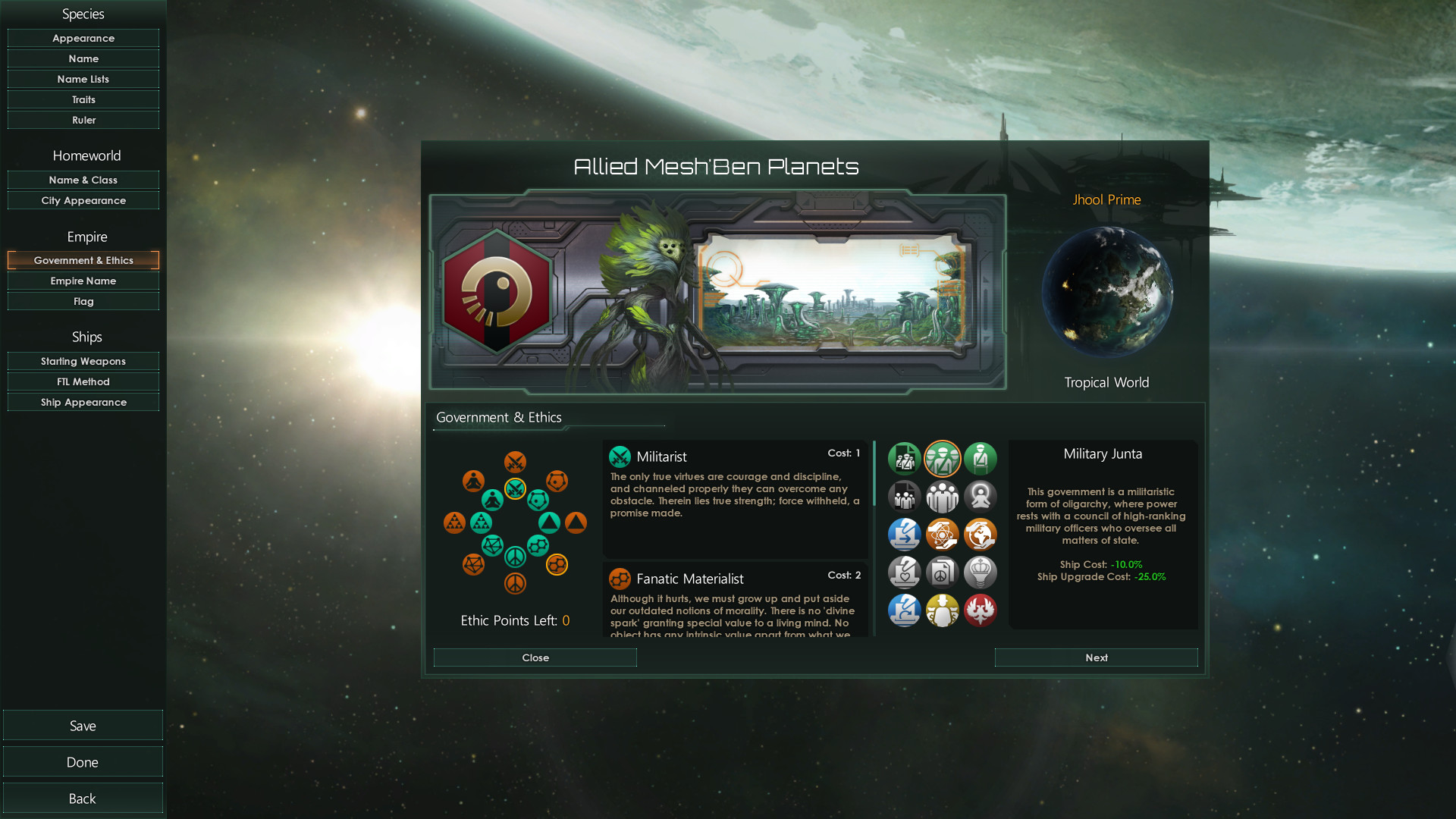Image resolution: width=1456 pixels, height=819 pixels.
Task: Click the Jhool Prime planet thumbnail
Action: coord(1107,292)
